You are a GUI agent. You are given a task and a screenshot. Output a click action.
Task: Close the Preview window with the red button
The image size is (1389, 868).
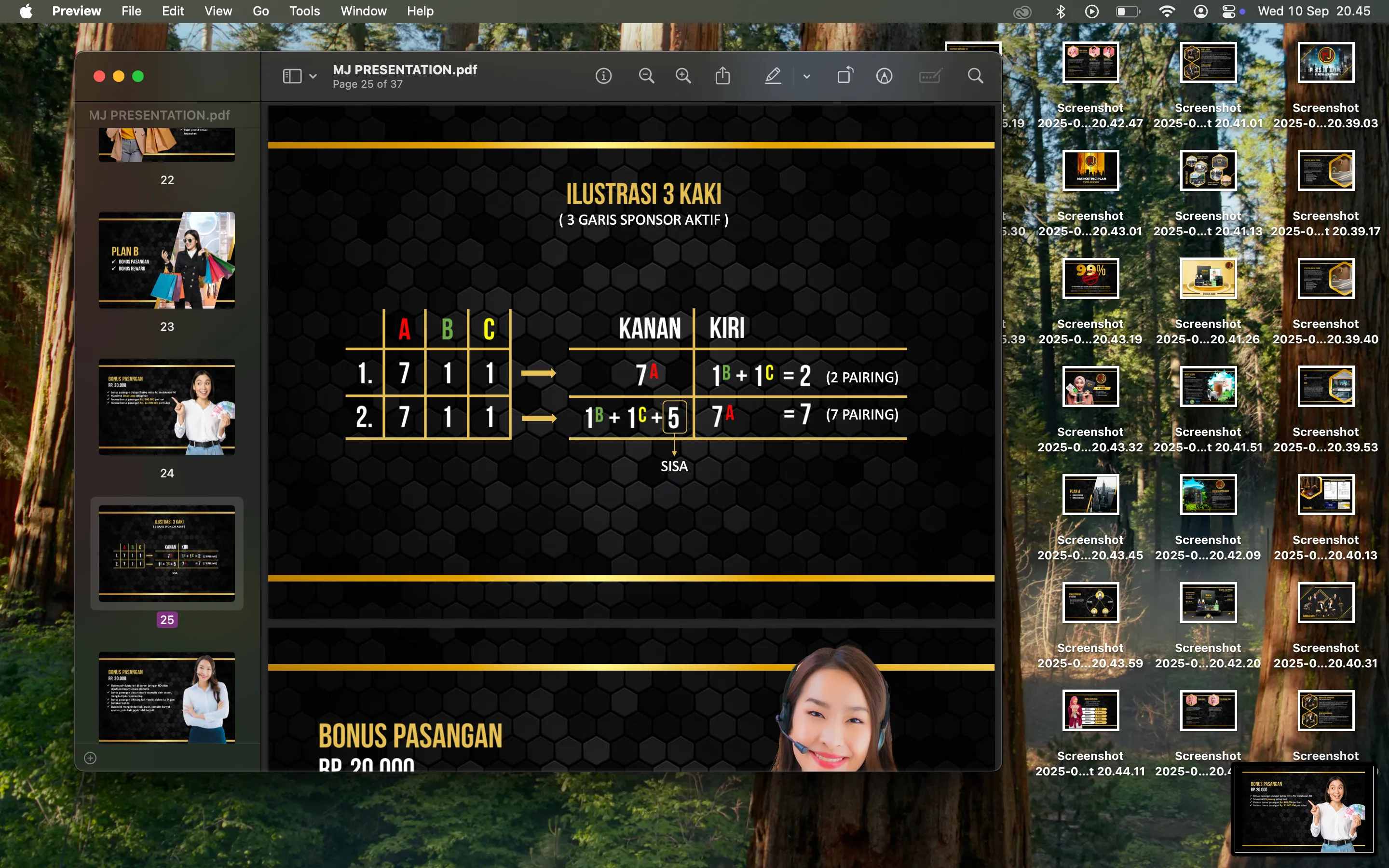coord(99,76)
